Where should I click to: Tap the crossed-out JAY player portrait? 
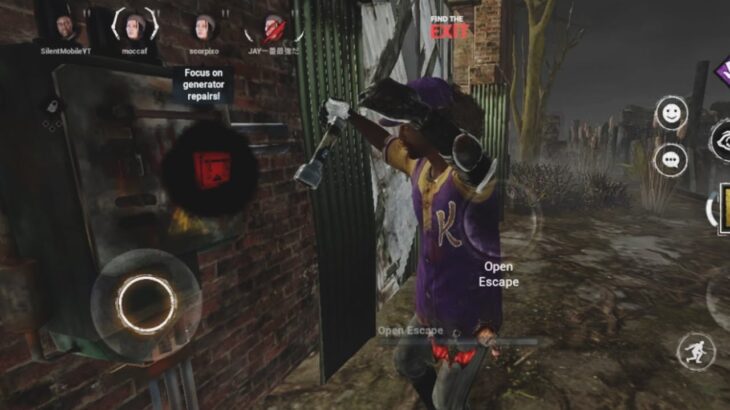pyautogui.click(x=273, y=27)
